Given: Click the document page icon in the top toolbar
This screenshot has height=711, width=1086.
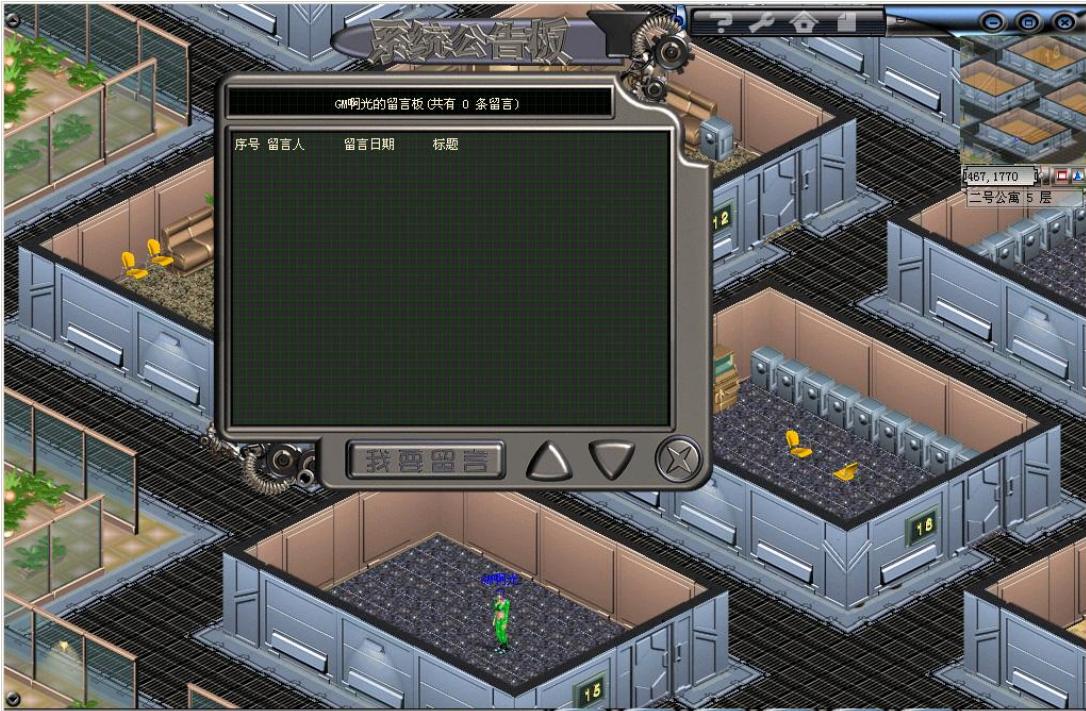Looking at the screenshot, I should tap(845, 21).
